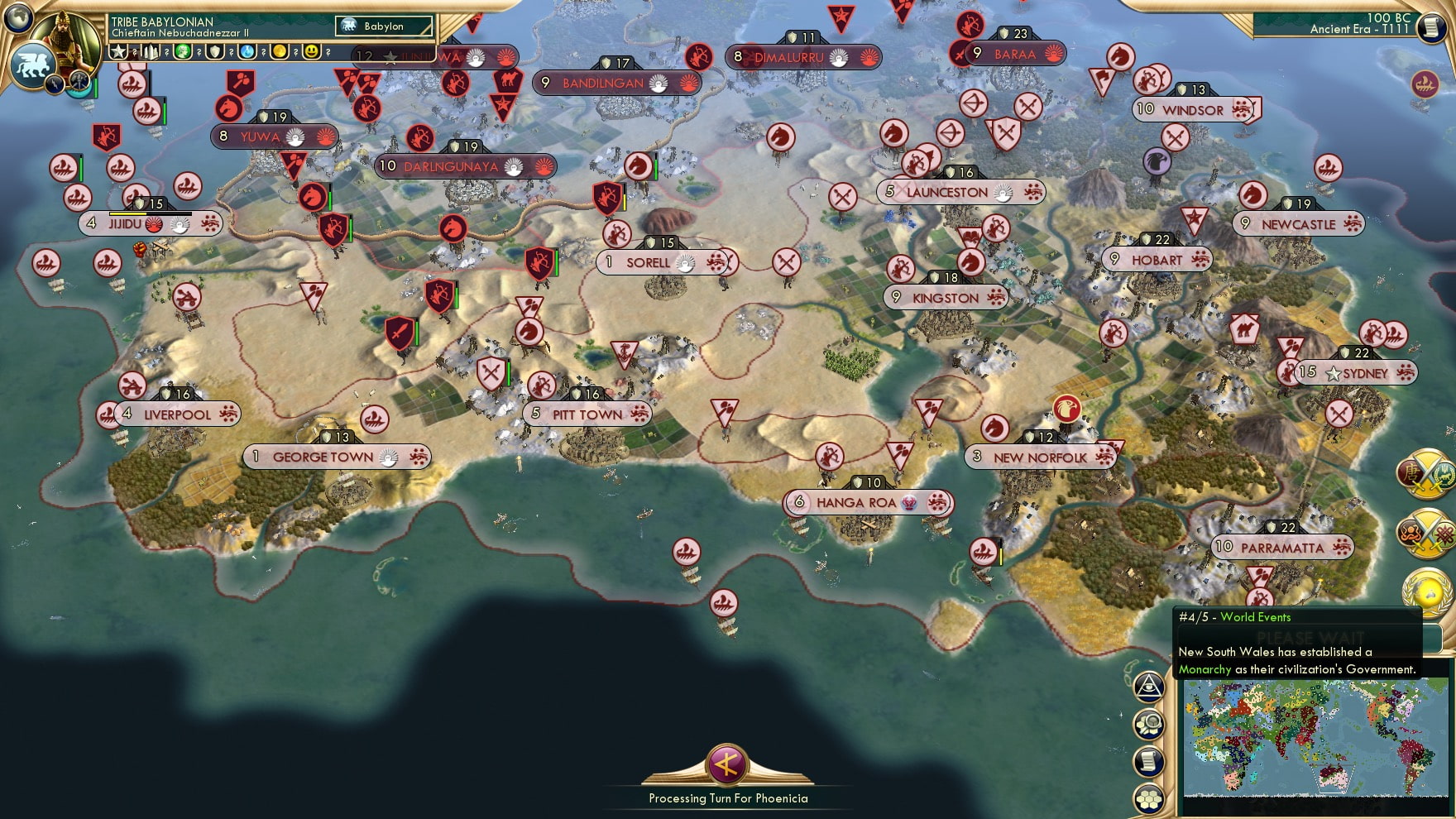
Task: Click the notification log scroll icon above the minimap
Action: pos(1148,760)
